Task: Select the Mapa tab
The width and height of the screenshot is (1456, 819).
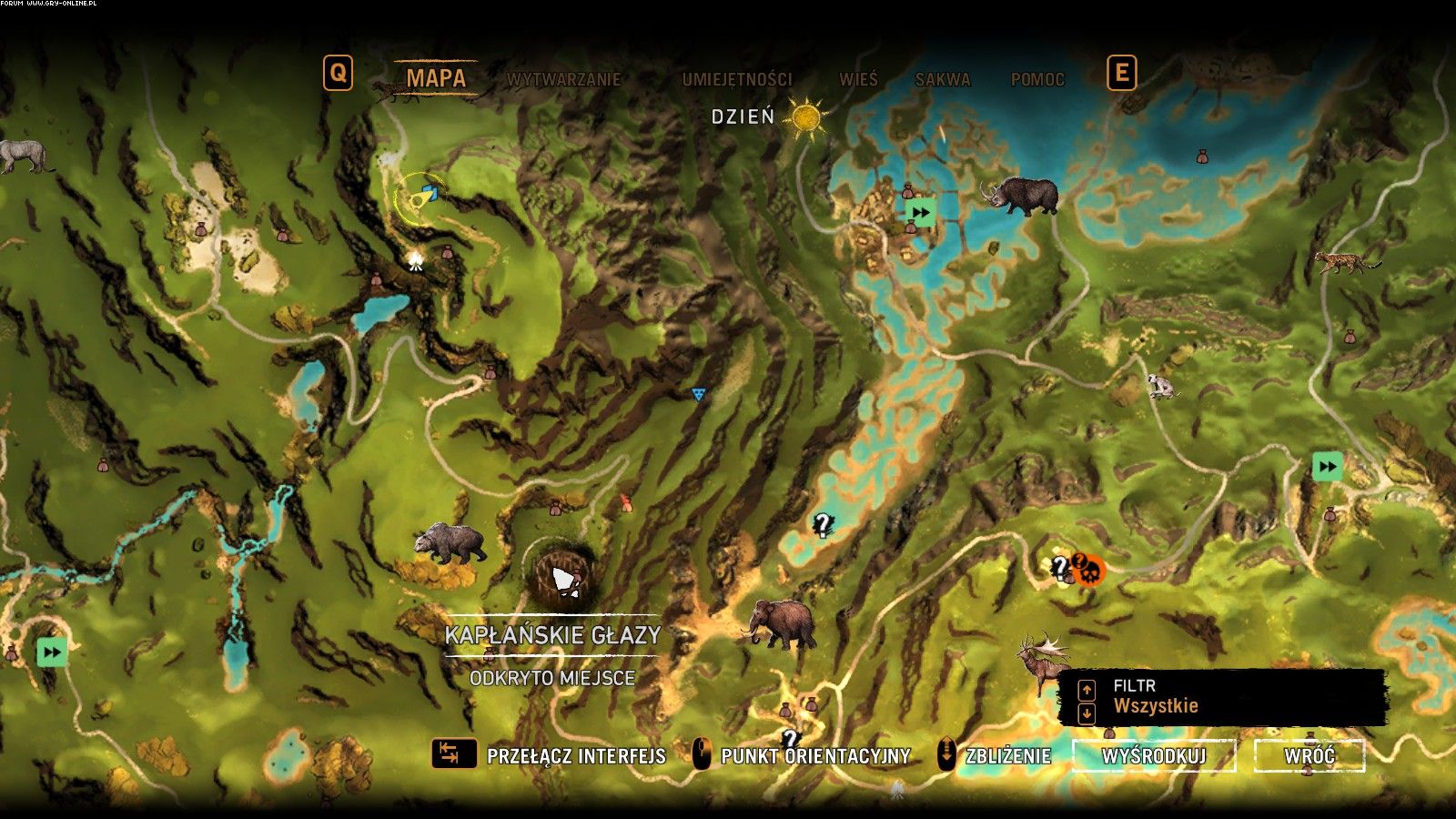Action: click(x=436, y=78)
